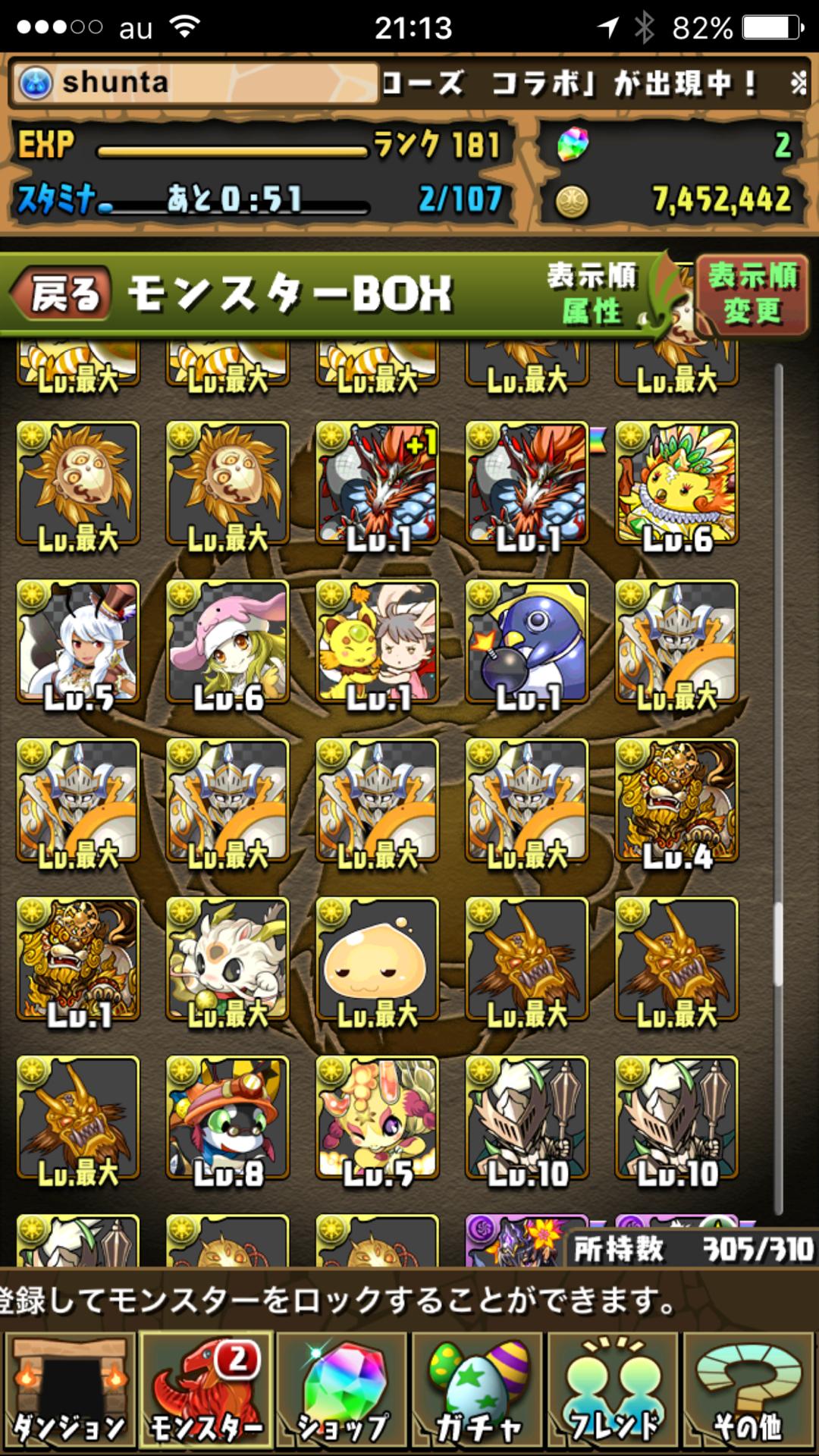This screenshot has height=1456, width=819.
Task: Select the white-haired top hat girl Lv.5
Action: click(x=78, y=642)
